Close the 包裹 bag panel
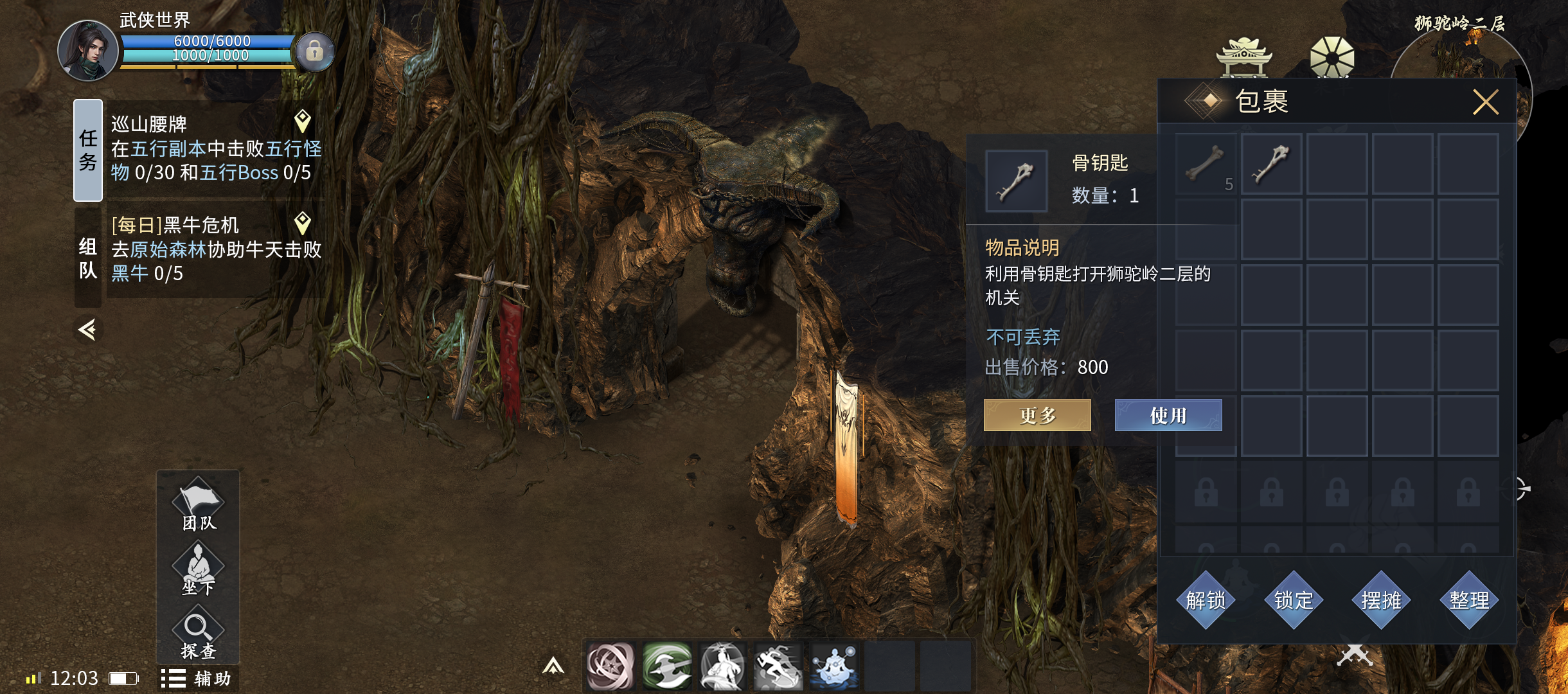The width and height of the screenshot is (1568, 694). pos(1485,102)
